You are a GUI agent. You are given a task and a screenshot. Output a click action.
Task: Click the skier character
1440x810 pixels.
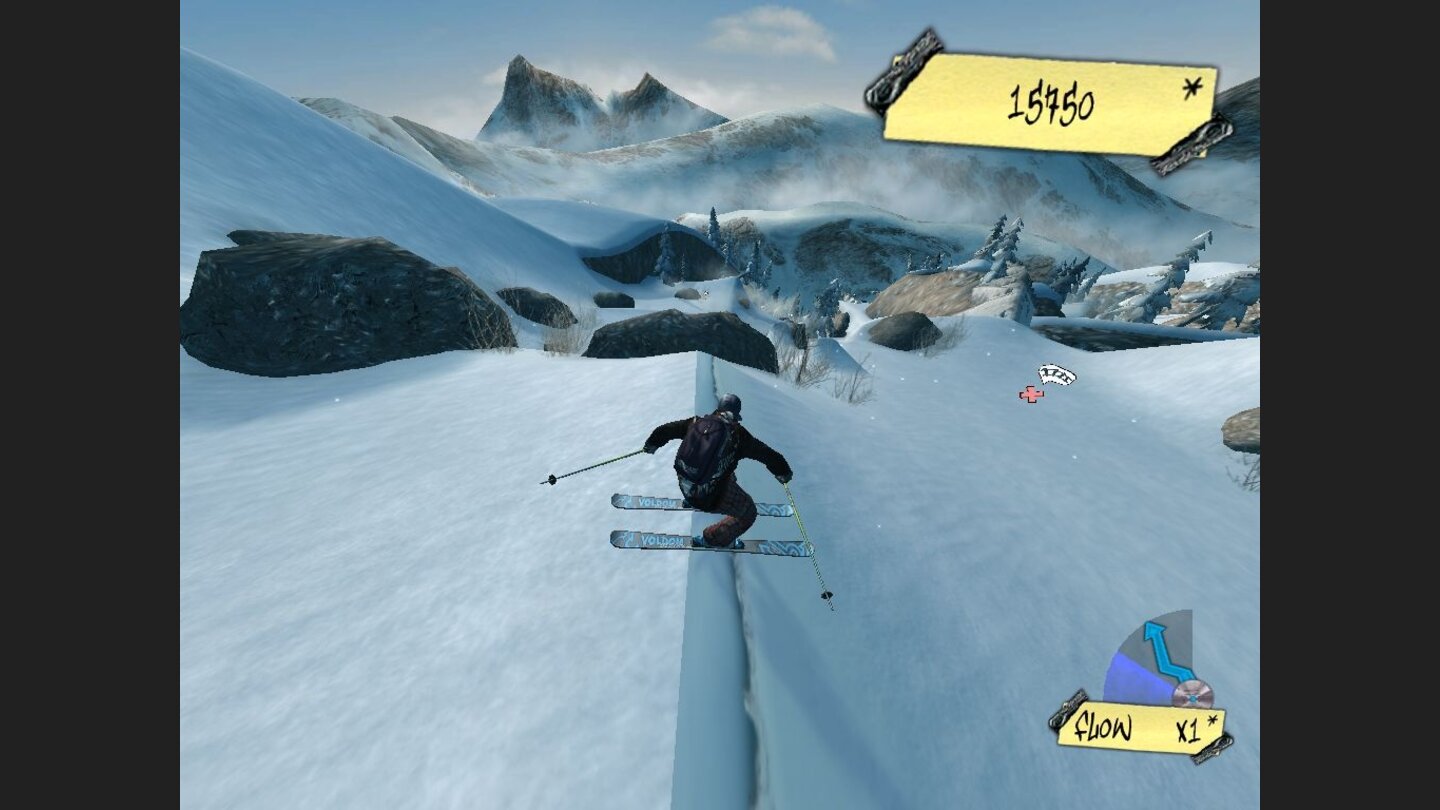pos(715,470)
